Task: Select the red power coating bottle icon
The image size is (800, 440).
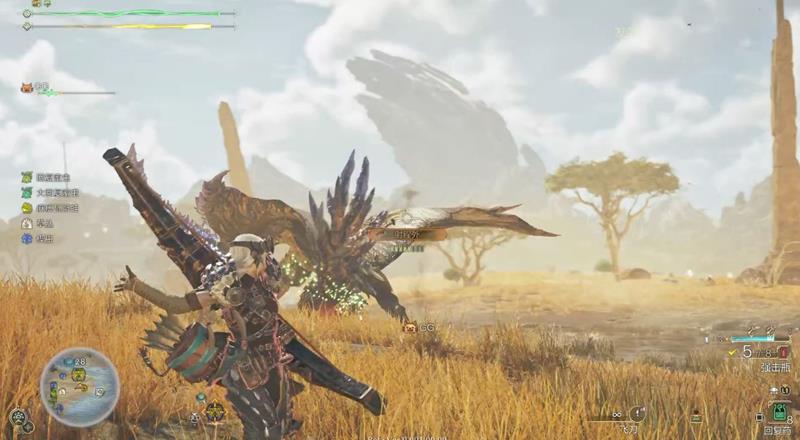Action: [x=783, y=352]
